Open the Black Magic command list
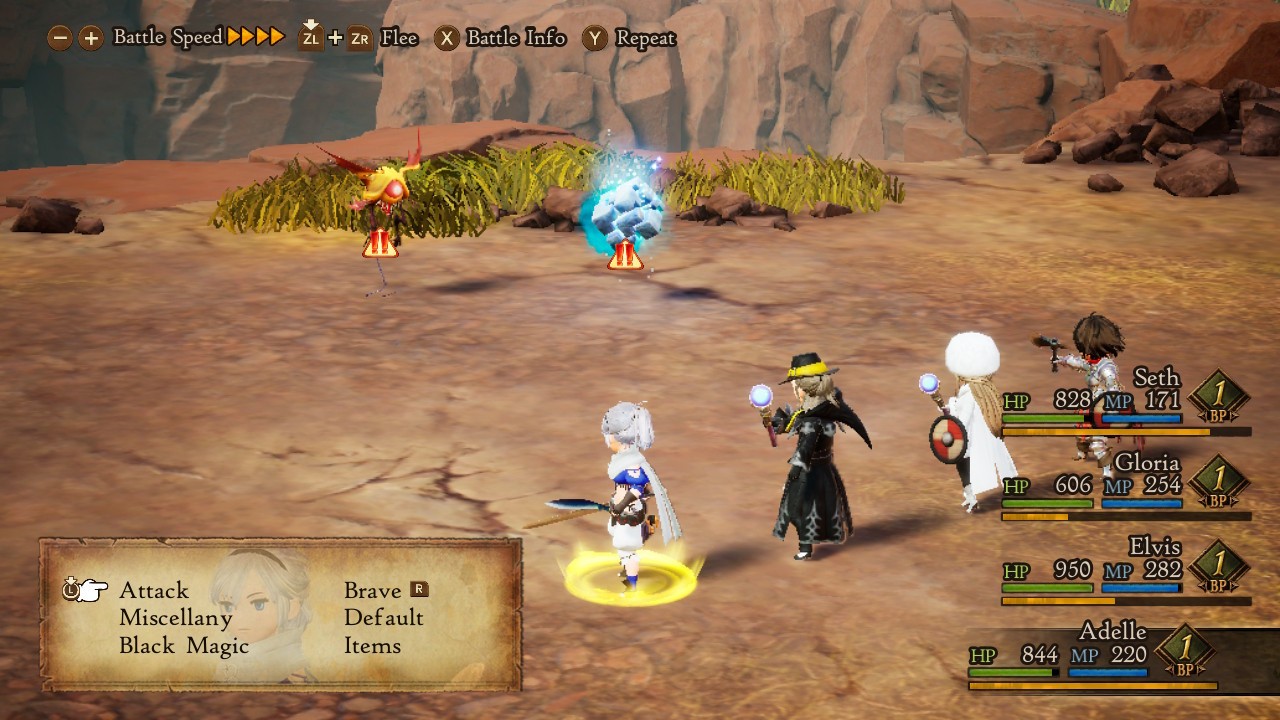 click(x=183, y=646)
